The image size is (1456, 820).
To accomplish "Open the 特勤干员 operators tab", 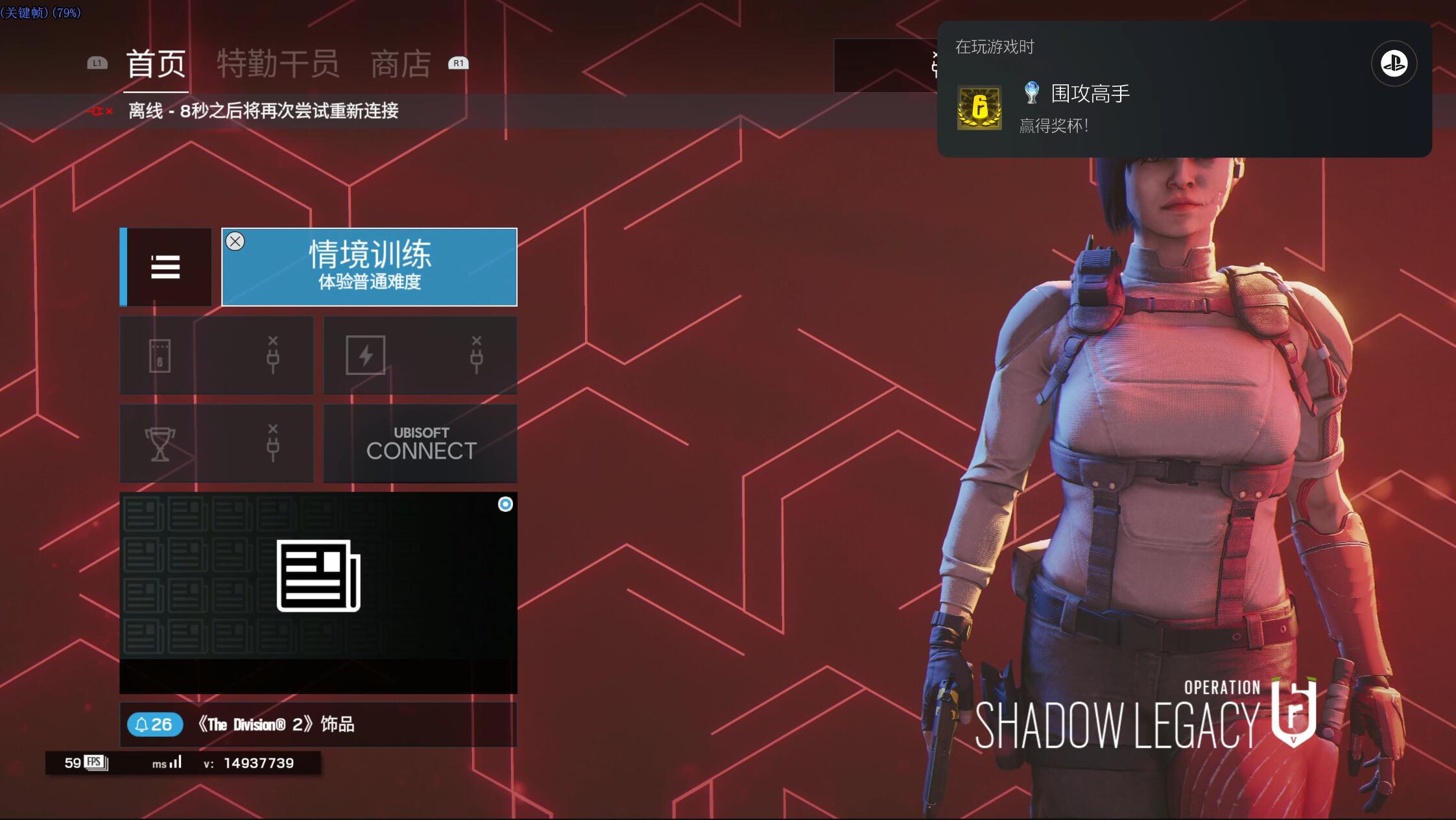I will click(x=278, y=64).
